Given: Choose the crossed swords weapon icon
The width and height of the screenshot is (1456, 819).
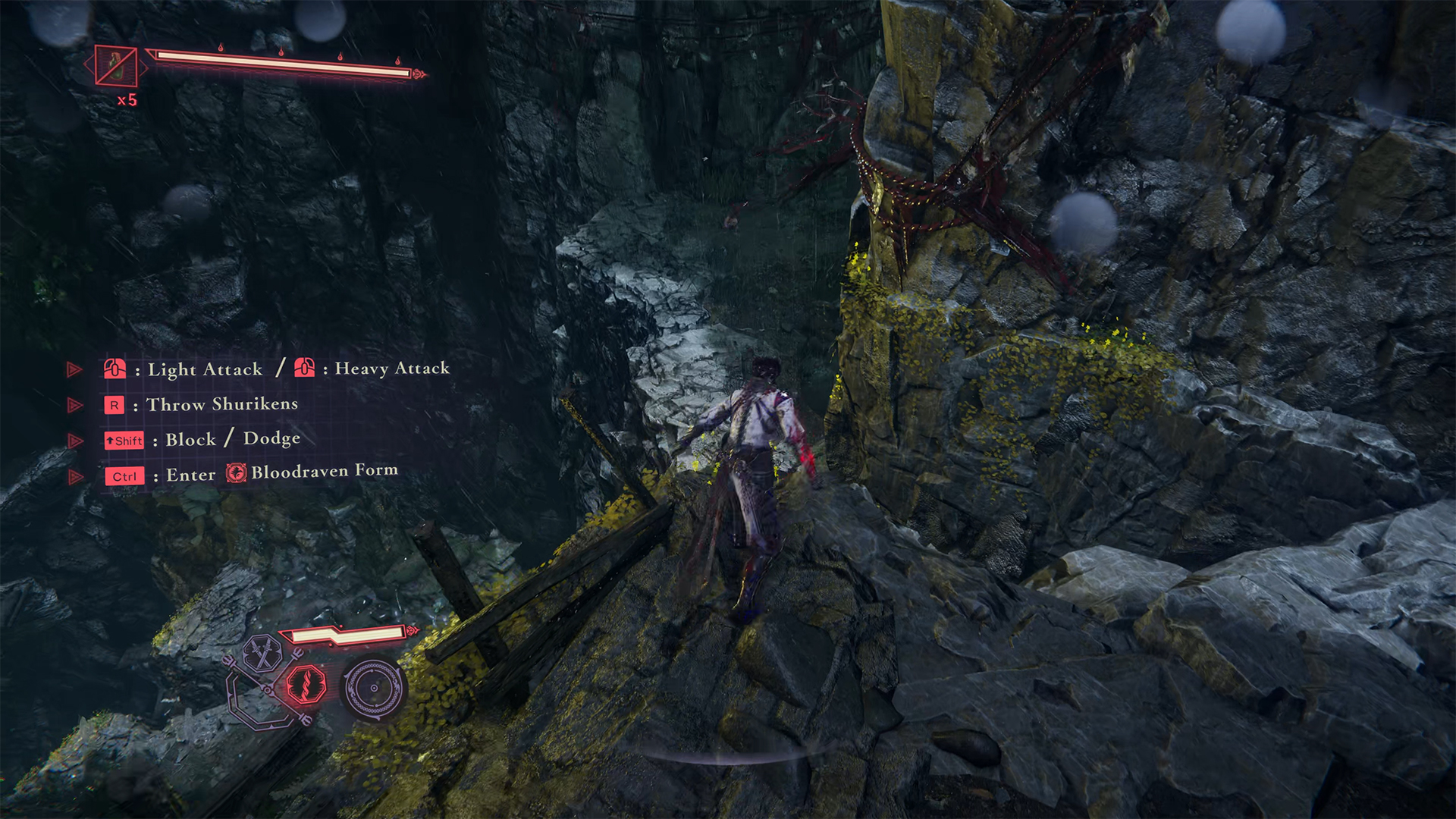Looking at the screenshot, I should (263, 652).
